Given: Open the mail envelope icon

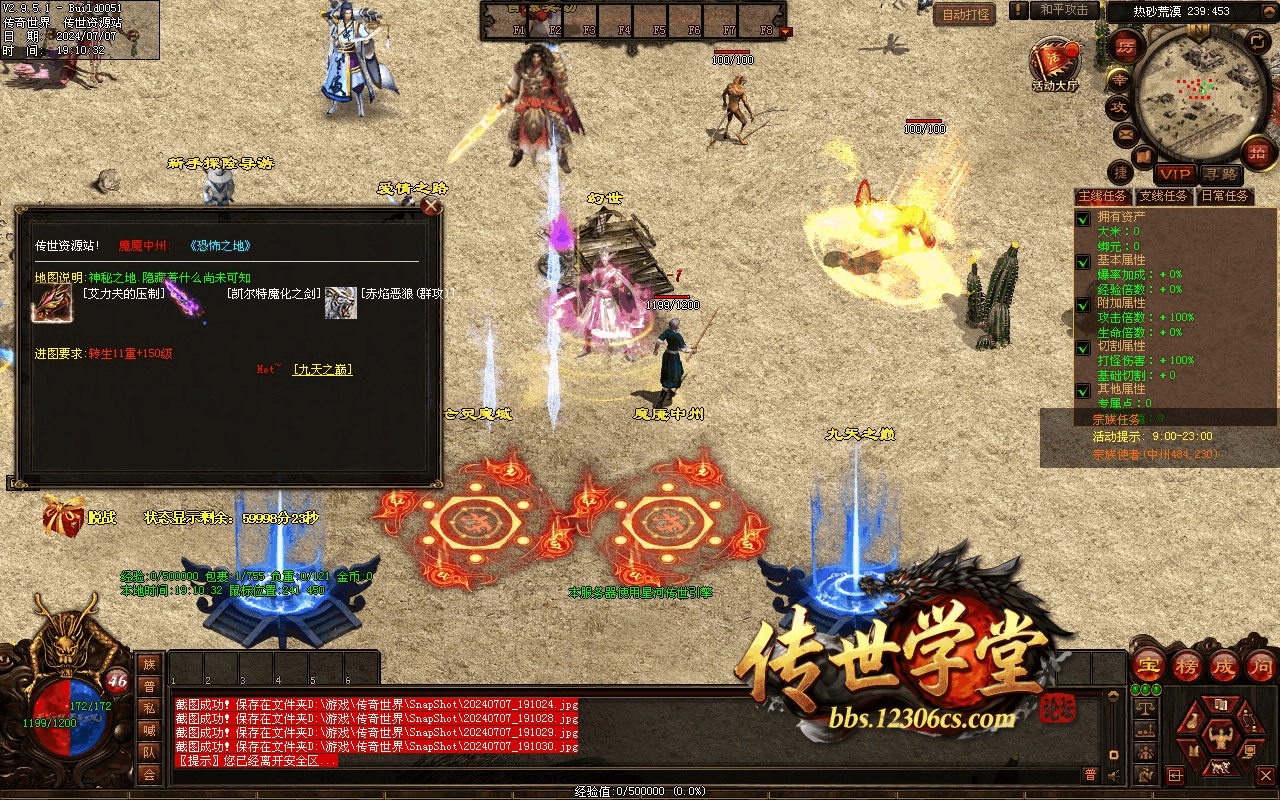Looking at the screenshot, I should tap(1126, 133).
